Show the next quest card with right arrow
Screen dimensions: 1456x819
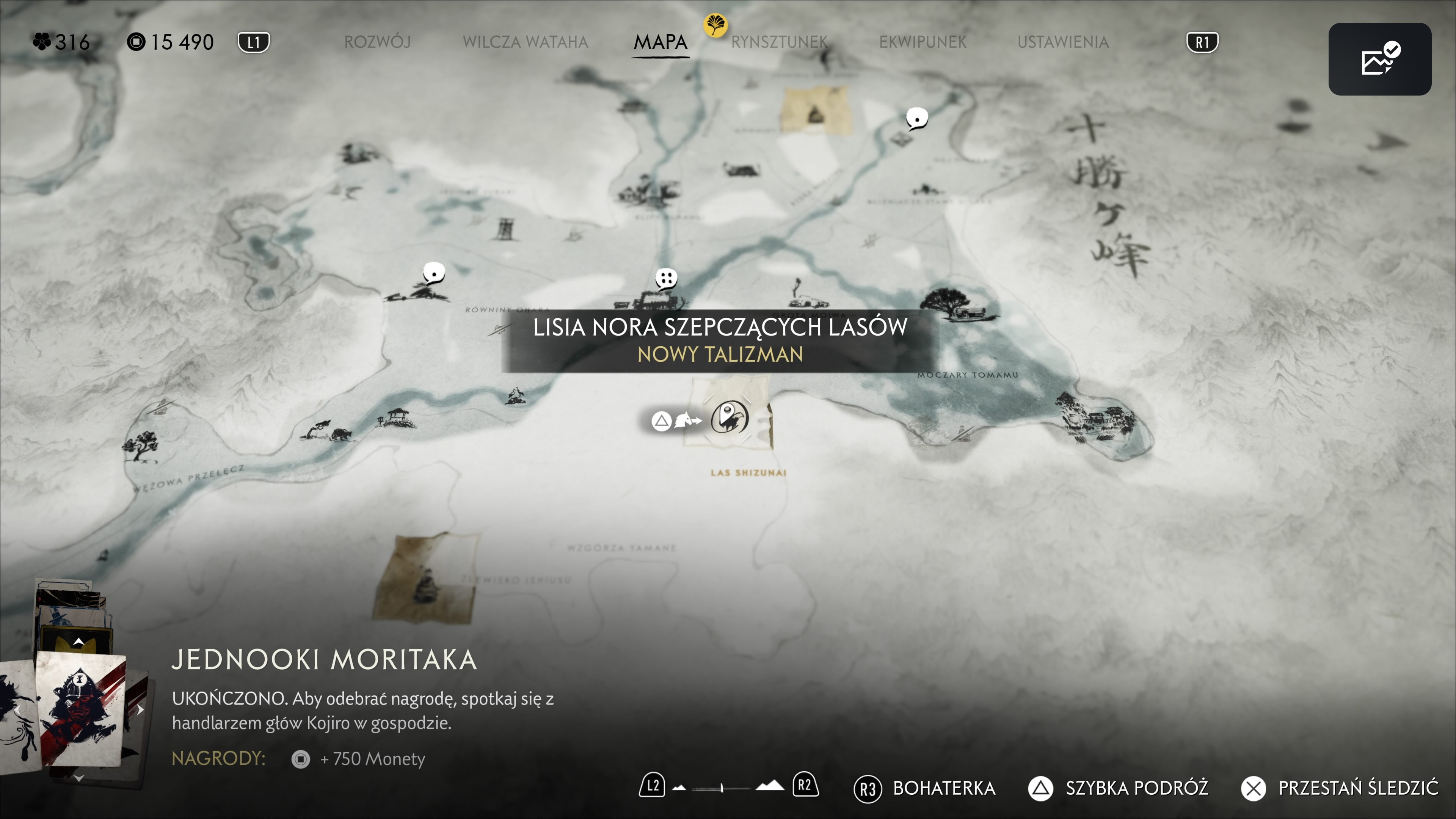[x=140, y=710]
